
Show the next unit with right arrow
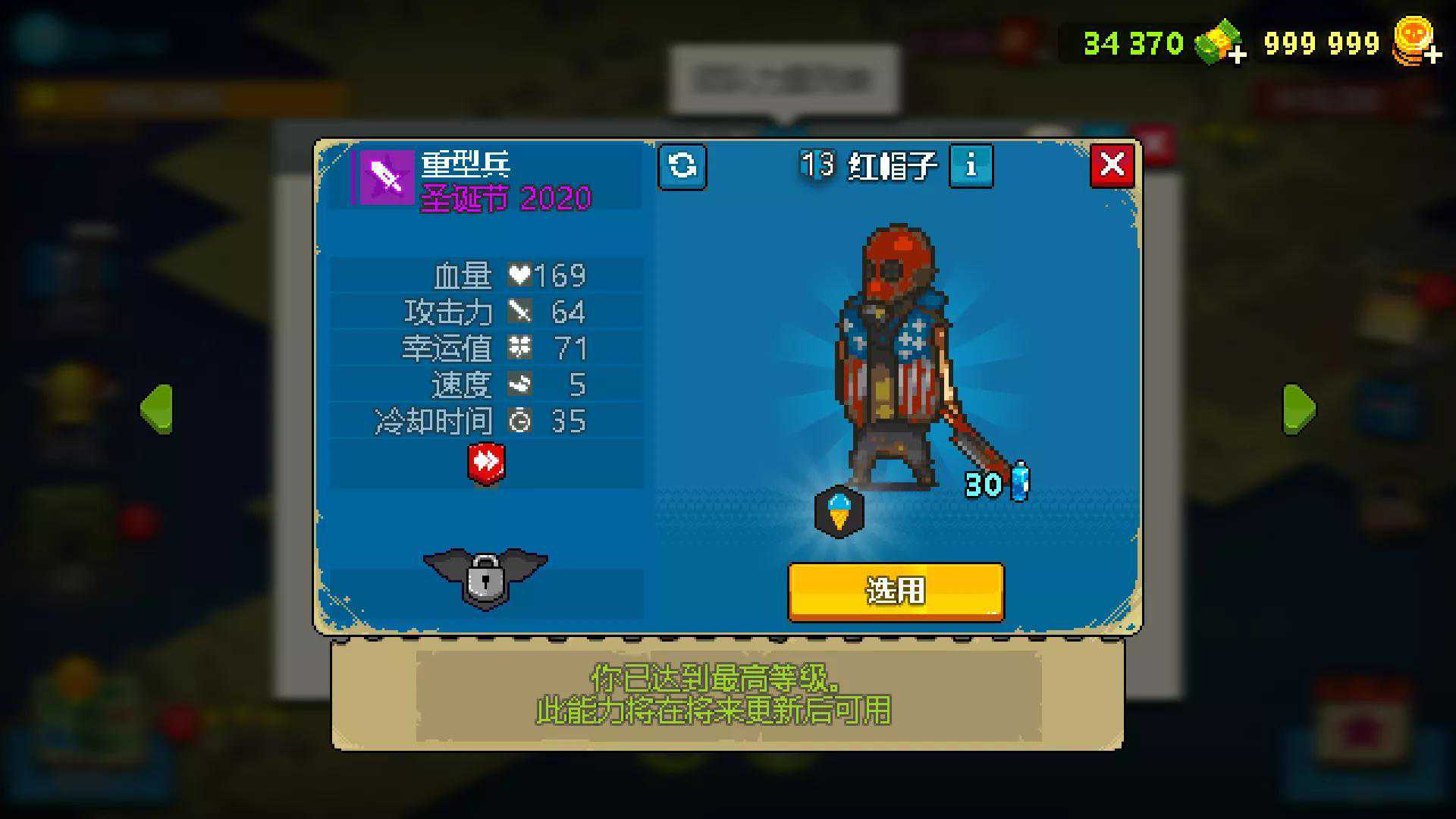click(1299, 409)
